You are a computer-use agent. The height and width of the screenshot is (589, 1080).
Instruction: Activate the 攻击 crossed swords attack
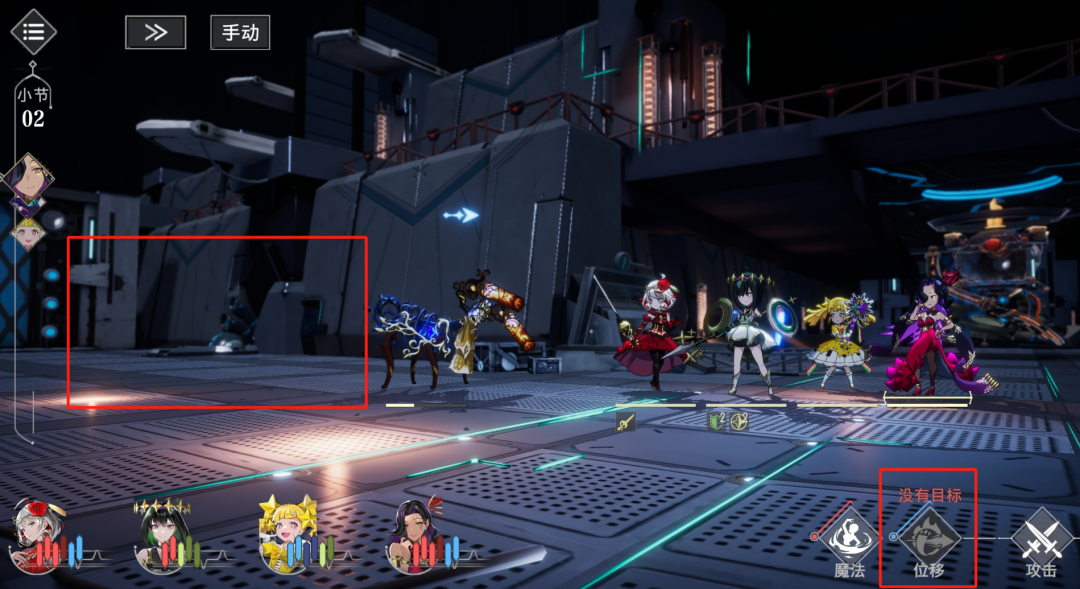1041,538
